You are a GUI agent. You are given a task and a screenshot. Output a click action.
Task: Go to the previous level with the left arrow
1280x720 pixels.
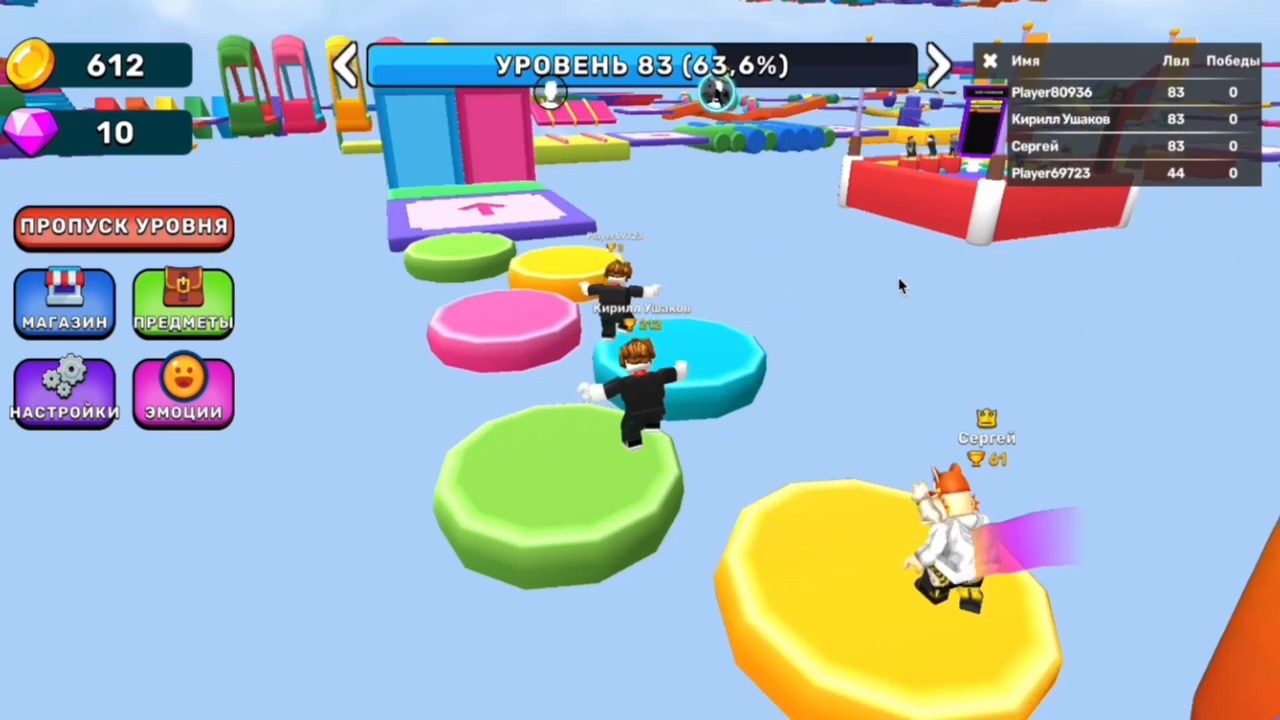click(x=345, y=65)
